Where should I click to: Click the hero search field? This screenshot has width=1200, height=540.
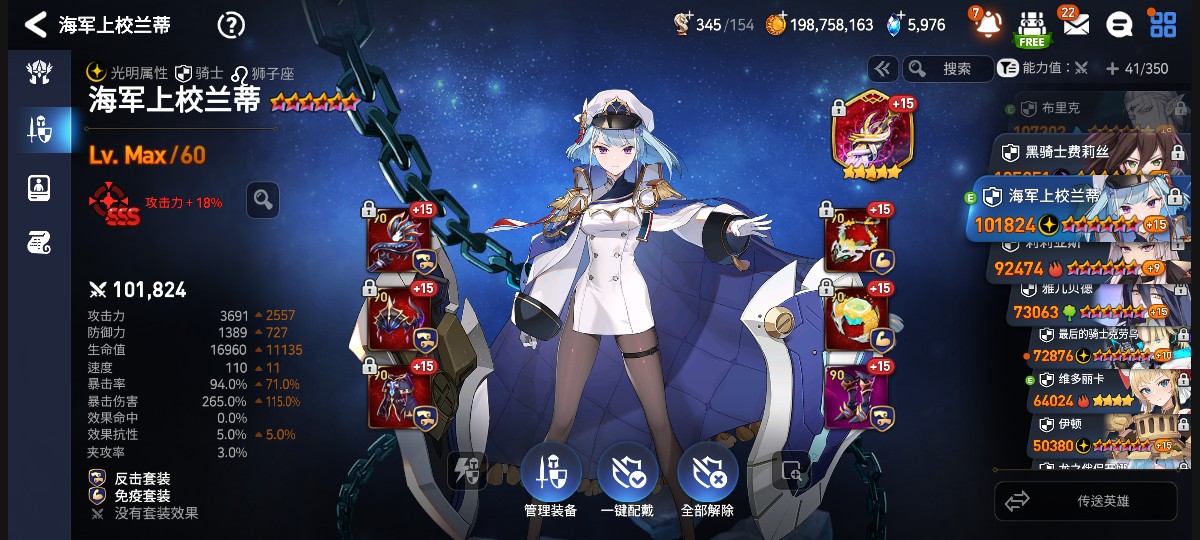(x=948, y=68)
